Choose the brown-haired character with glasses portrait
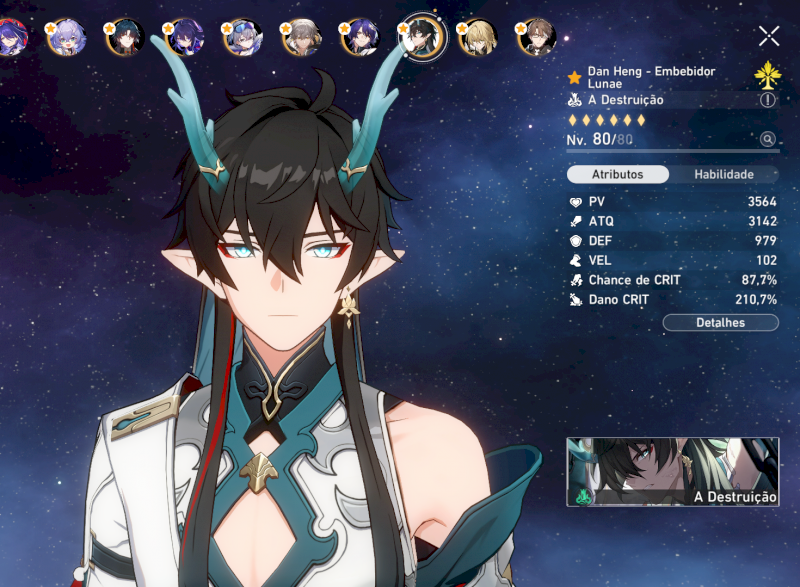 tap(535, 38)
